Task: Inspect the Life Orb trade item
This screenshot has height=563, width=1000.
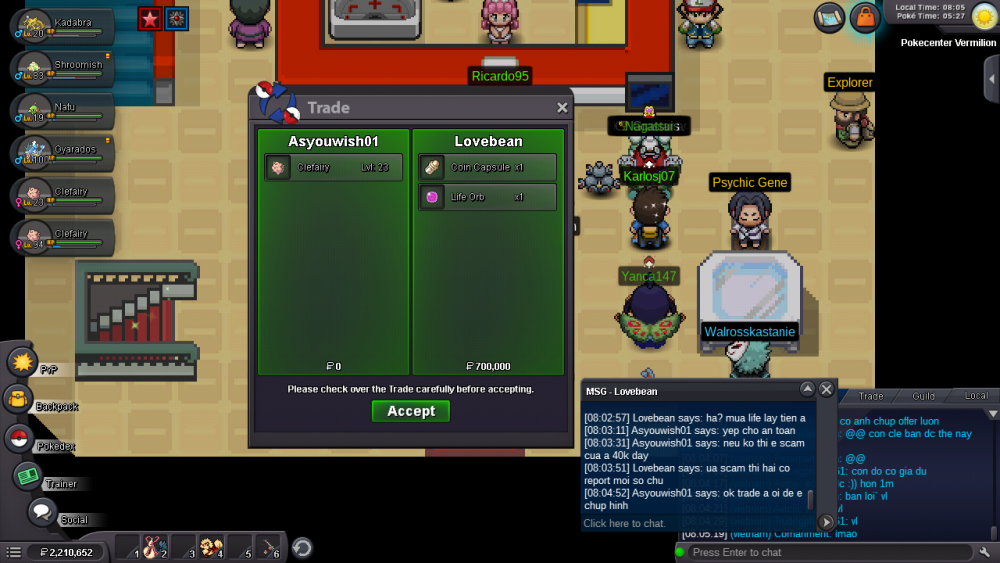Action: [x=487, y=197]
